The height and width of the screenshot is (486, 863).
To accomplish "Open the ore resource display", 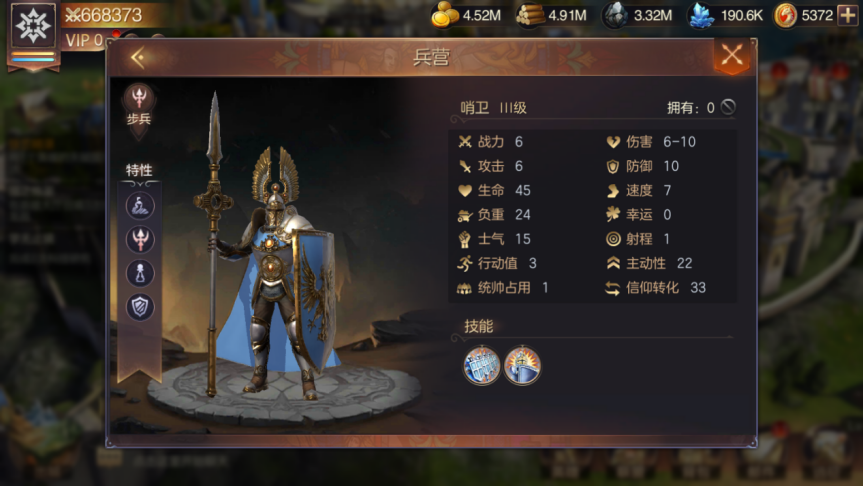I will [637, 15].
